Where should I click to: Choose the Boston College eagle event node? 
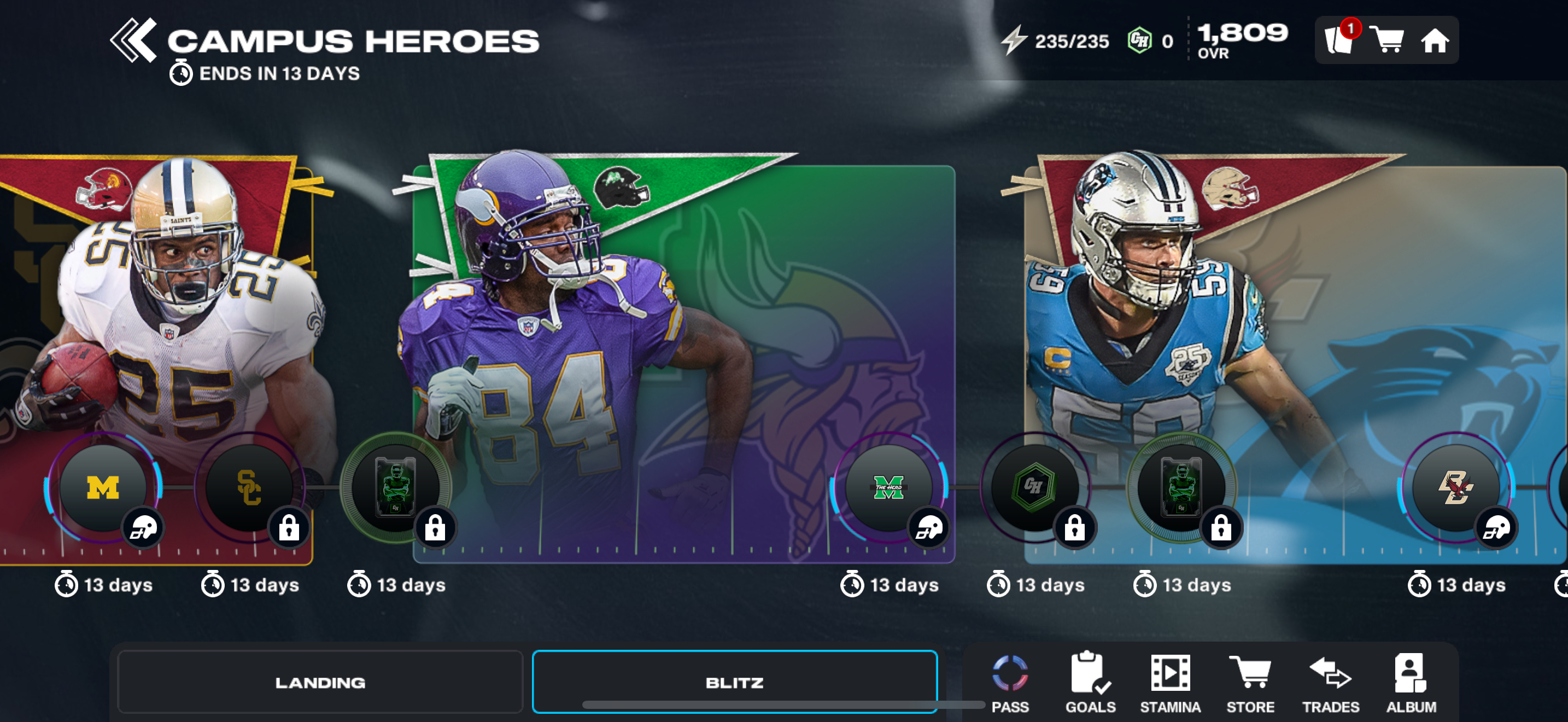(1455, 488)
